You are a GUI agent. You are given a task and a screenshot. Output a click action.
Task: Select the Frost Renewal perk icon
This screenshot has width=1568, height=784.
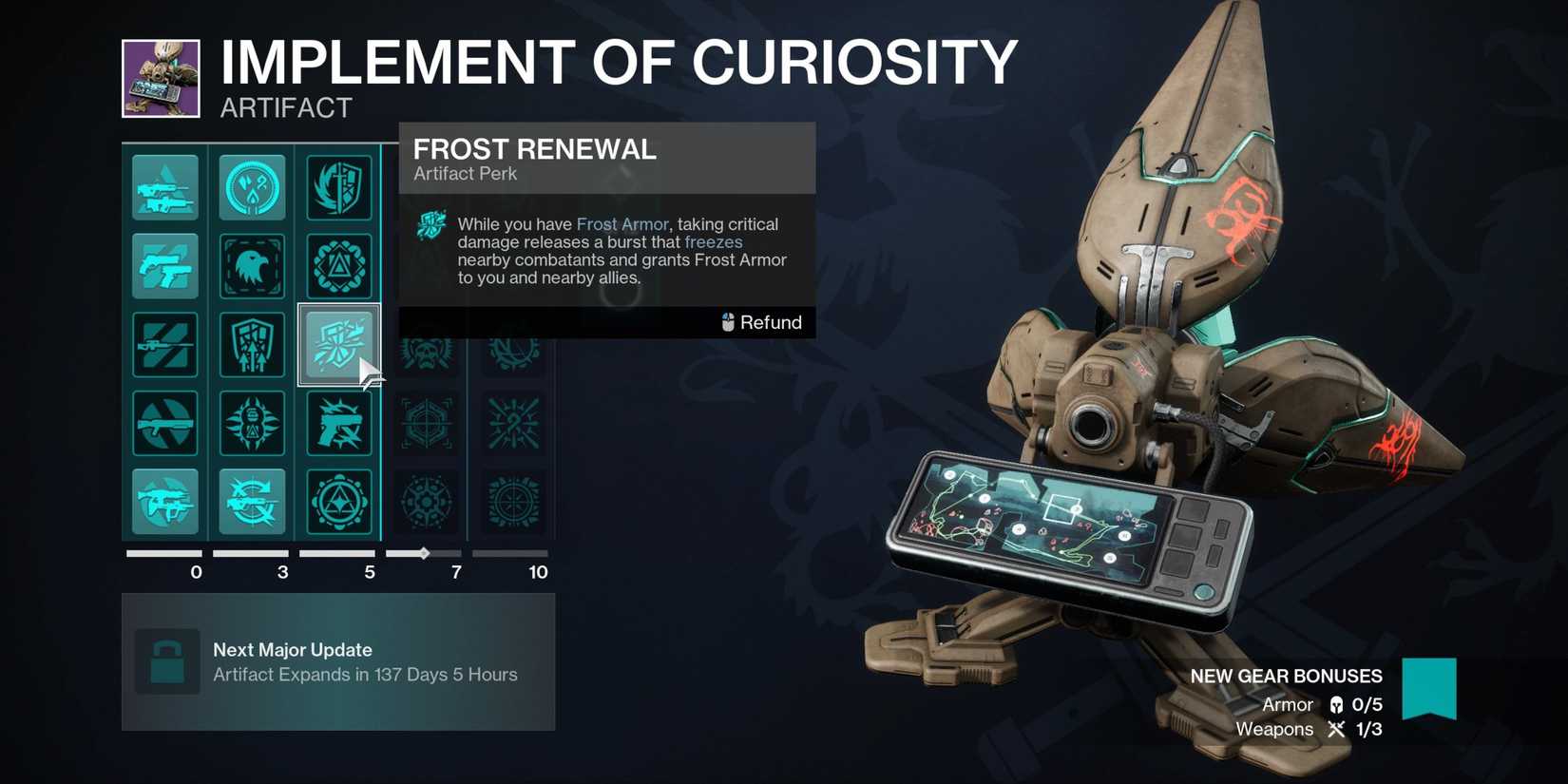pyautogui.click(x=340, y=345)
